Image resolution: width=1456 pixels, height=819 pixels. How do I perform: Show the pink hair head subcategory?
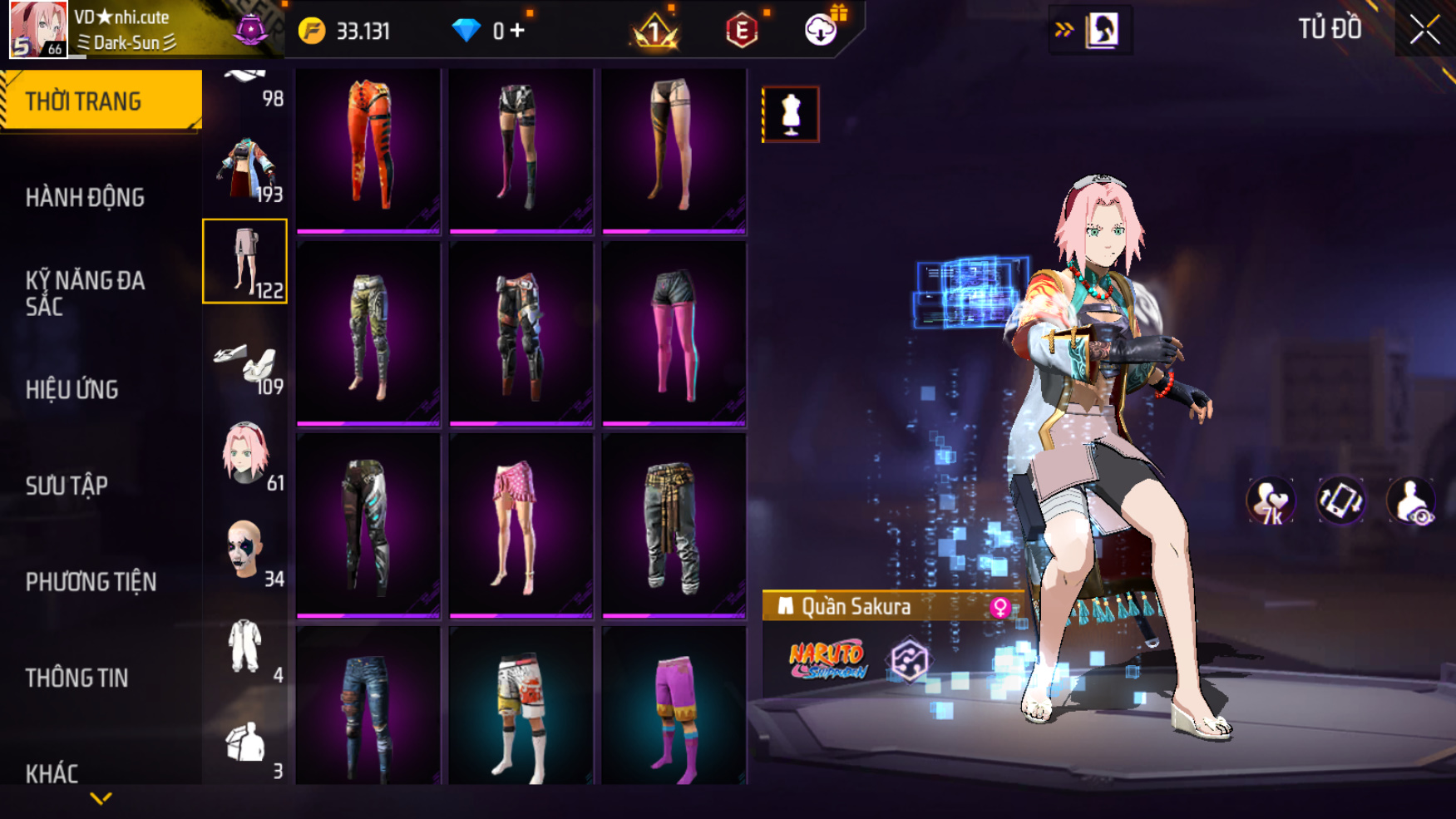[x=245, y=455]
